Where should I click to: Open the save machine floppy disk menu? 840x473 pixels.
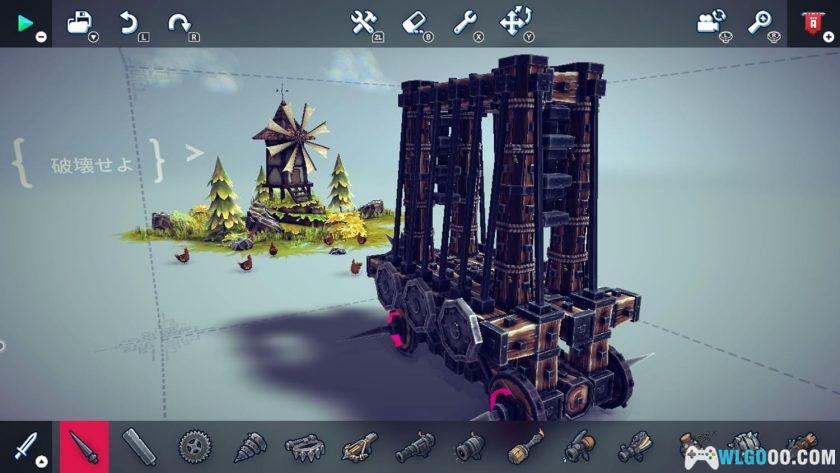coord(79,23)
